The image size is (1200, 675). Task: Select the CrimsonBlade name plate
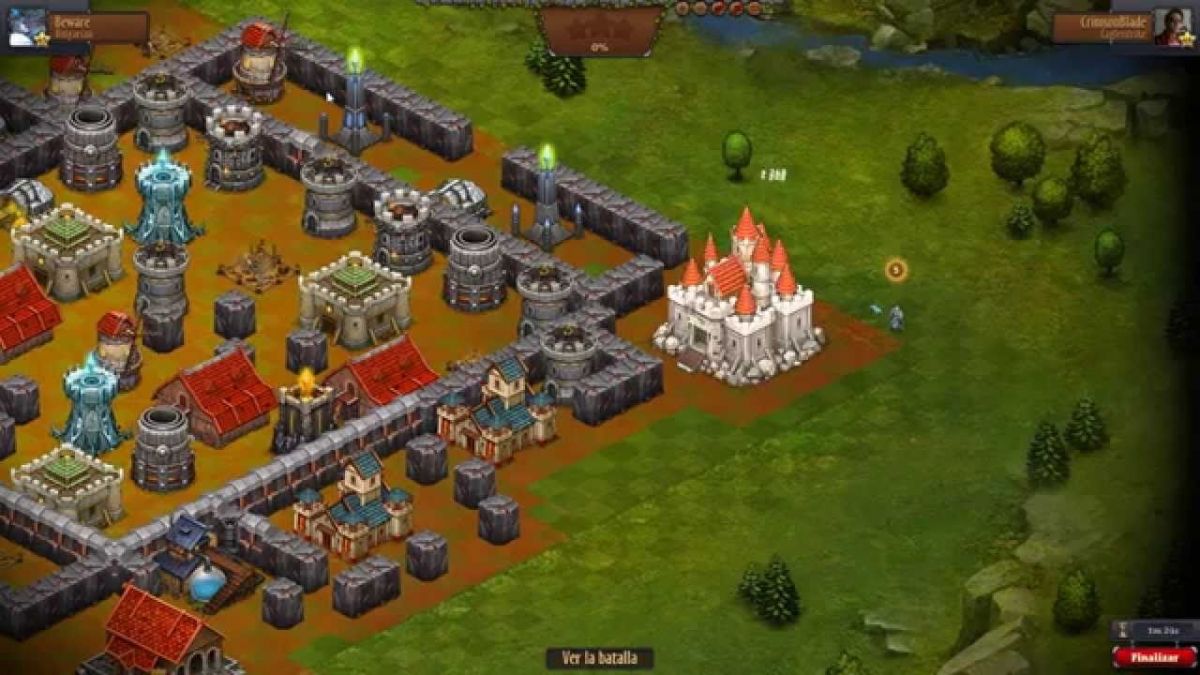coord(1100,27)
